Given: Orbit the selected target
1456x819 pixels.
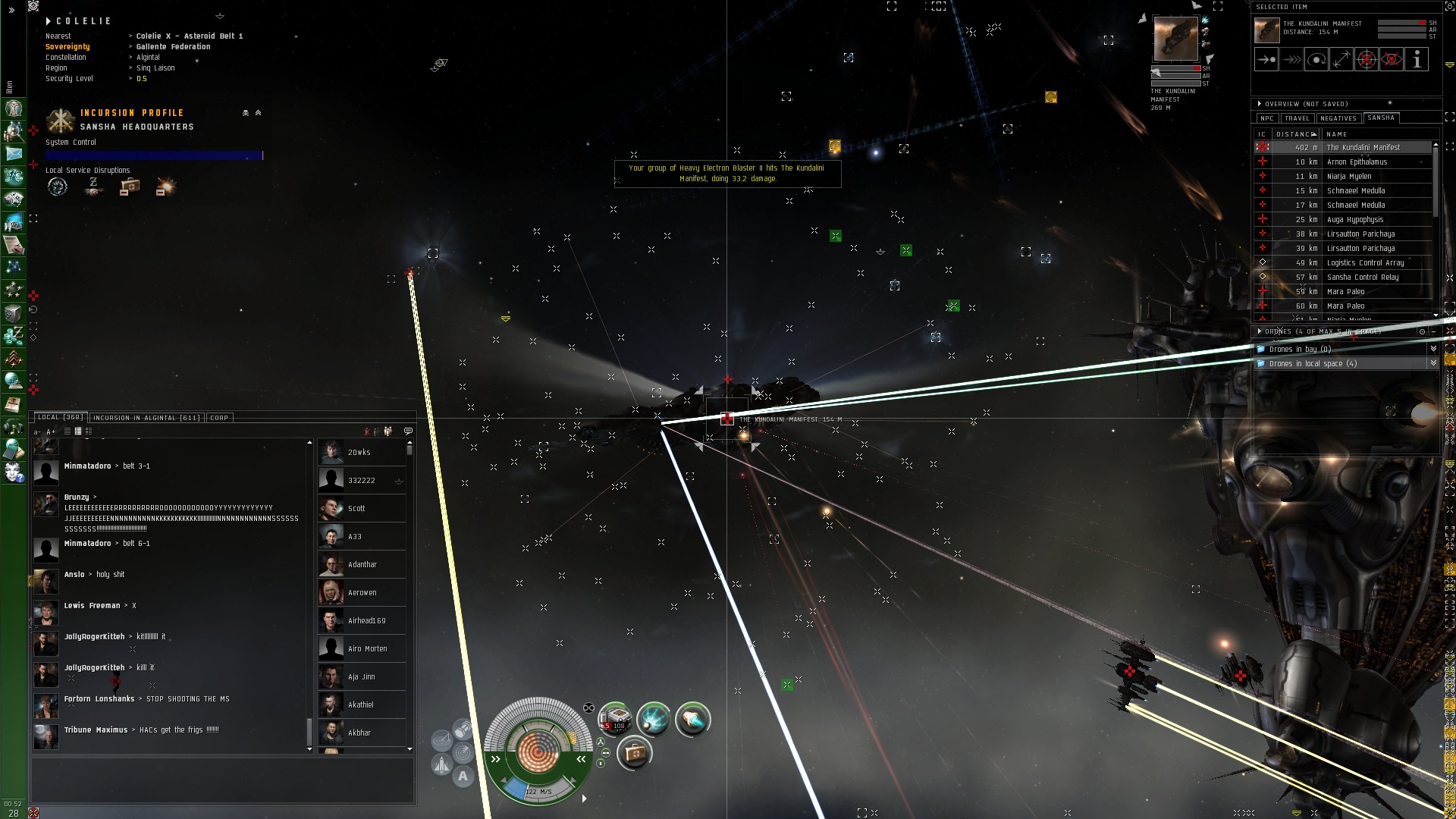Looking at the screenshot, I should (x=1316, y=60).
